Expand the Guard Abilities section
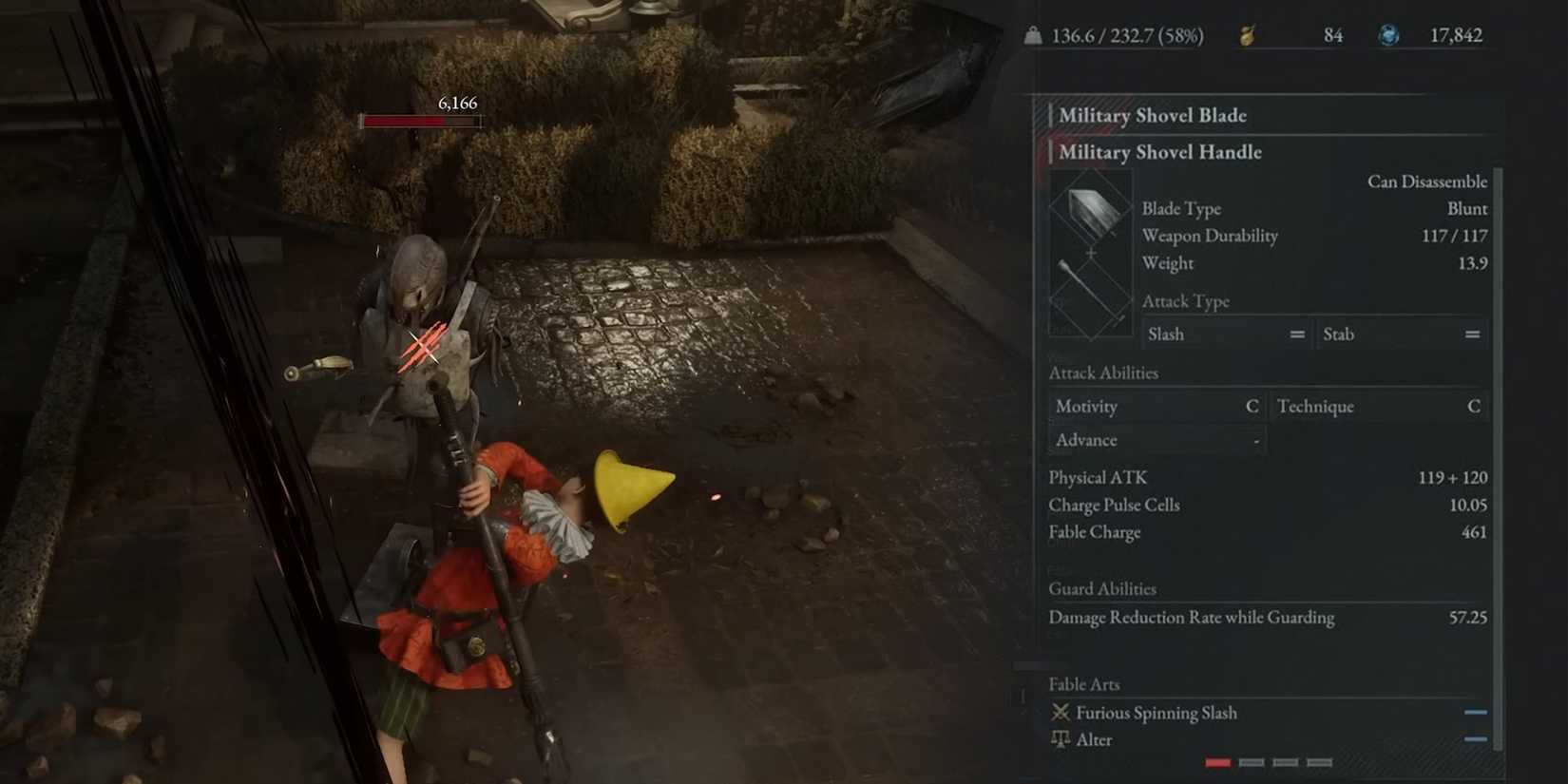This screenshot has height=784, width=1568. pyautogui.click(x=1102, y=588)
